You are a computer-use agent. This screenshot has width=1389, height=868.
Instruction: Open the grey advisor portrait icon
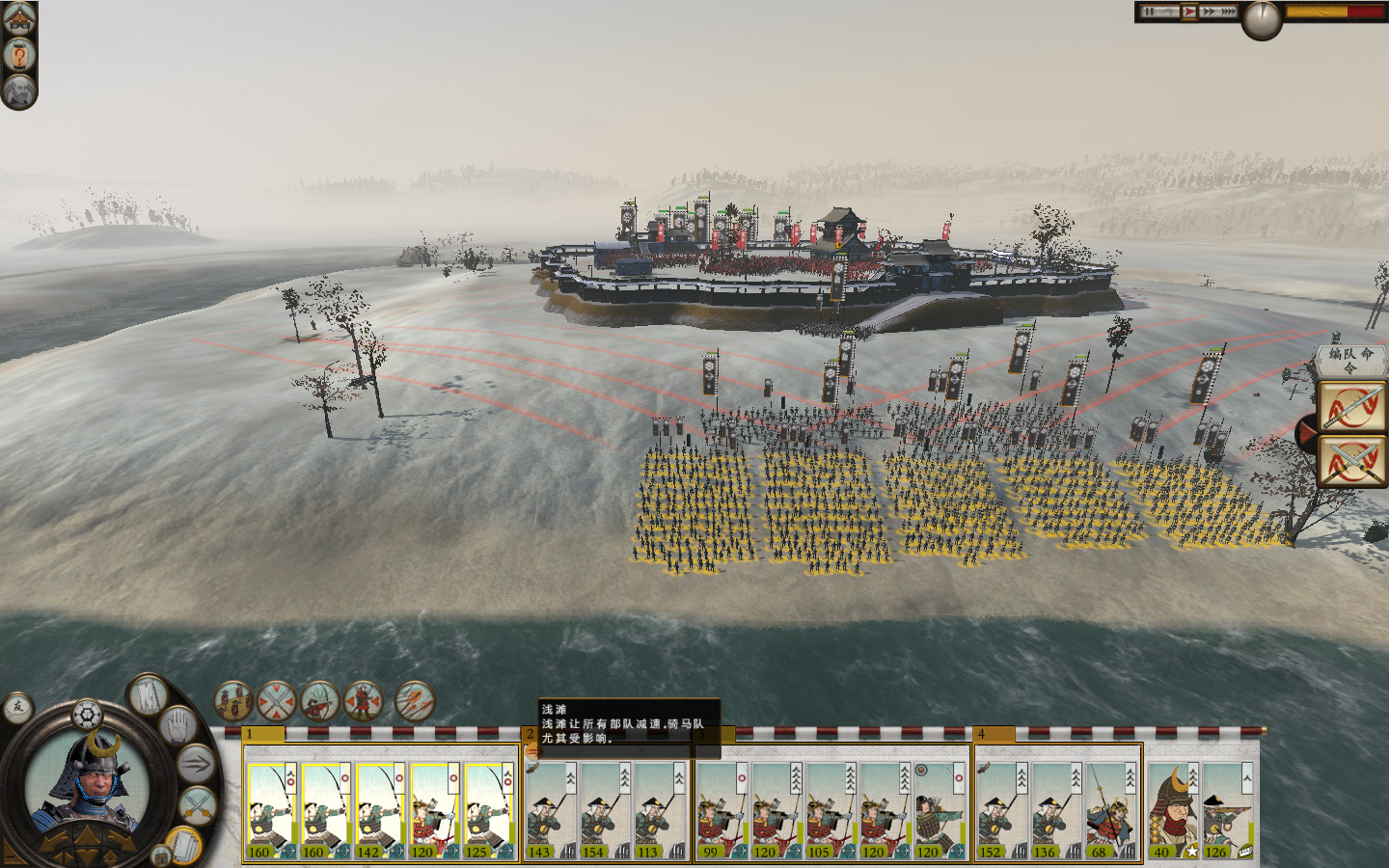click(x=18, y=92)
